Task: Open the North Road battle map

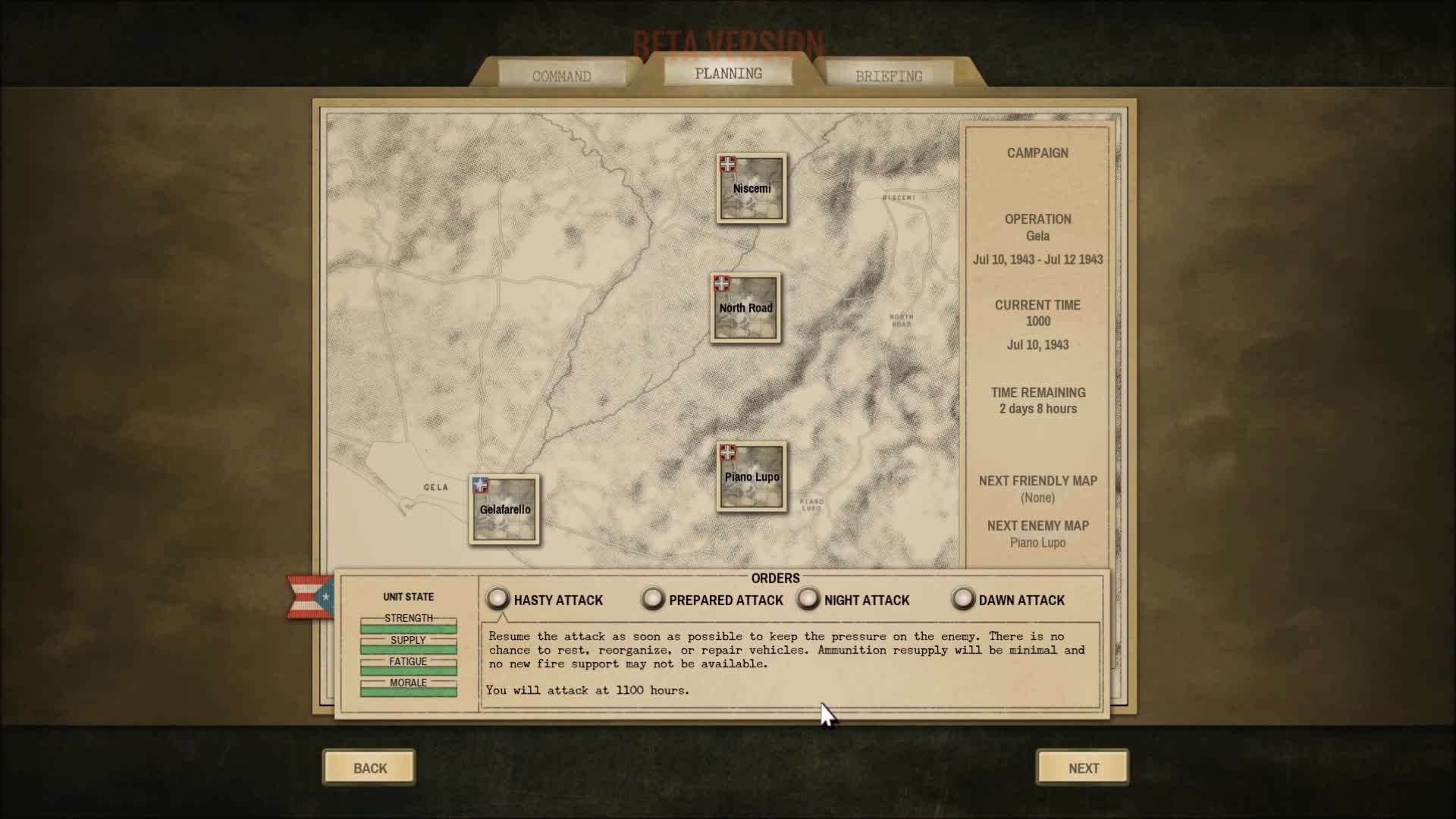Action: [x=745, y=308]
